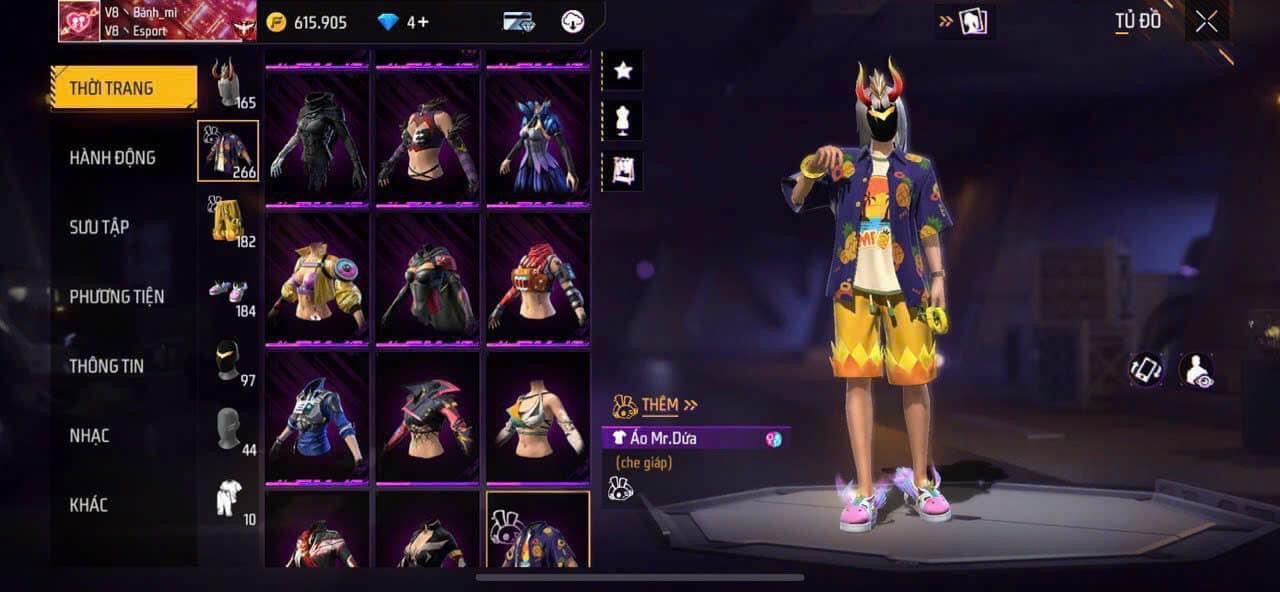Add diamonds with the plus button
The width and height of the screenshot is (1280, 592).
[x=423, y=22]
